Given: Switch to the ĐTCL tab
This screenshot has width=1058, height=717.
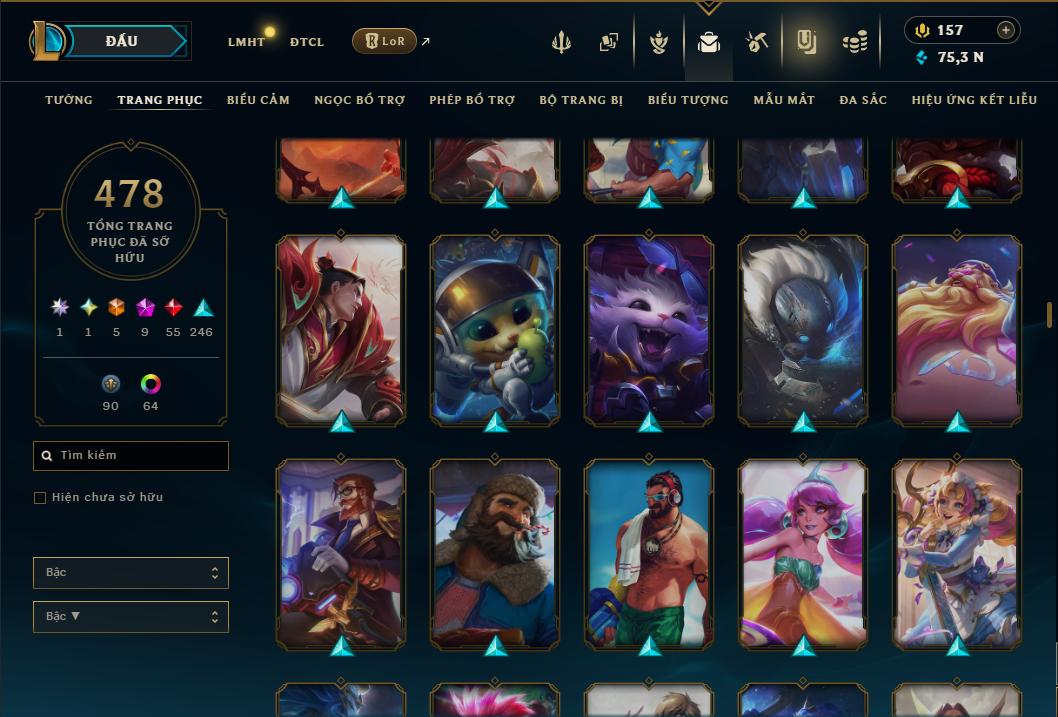Looking at the screenshot, I should pyautogui.click(x=307, y=42).
